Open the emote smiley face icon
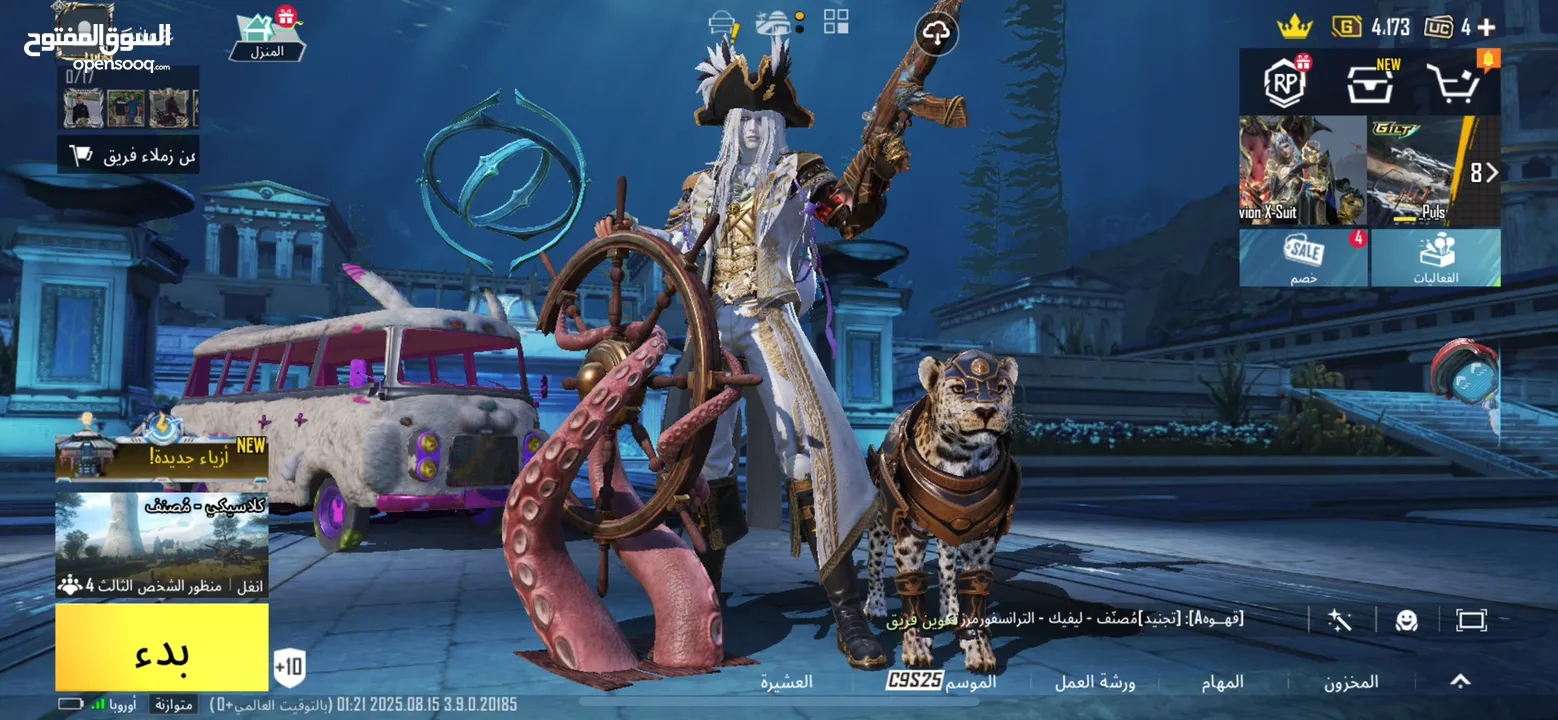 pyautogui.click(x=1407, y=620)
